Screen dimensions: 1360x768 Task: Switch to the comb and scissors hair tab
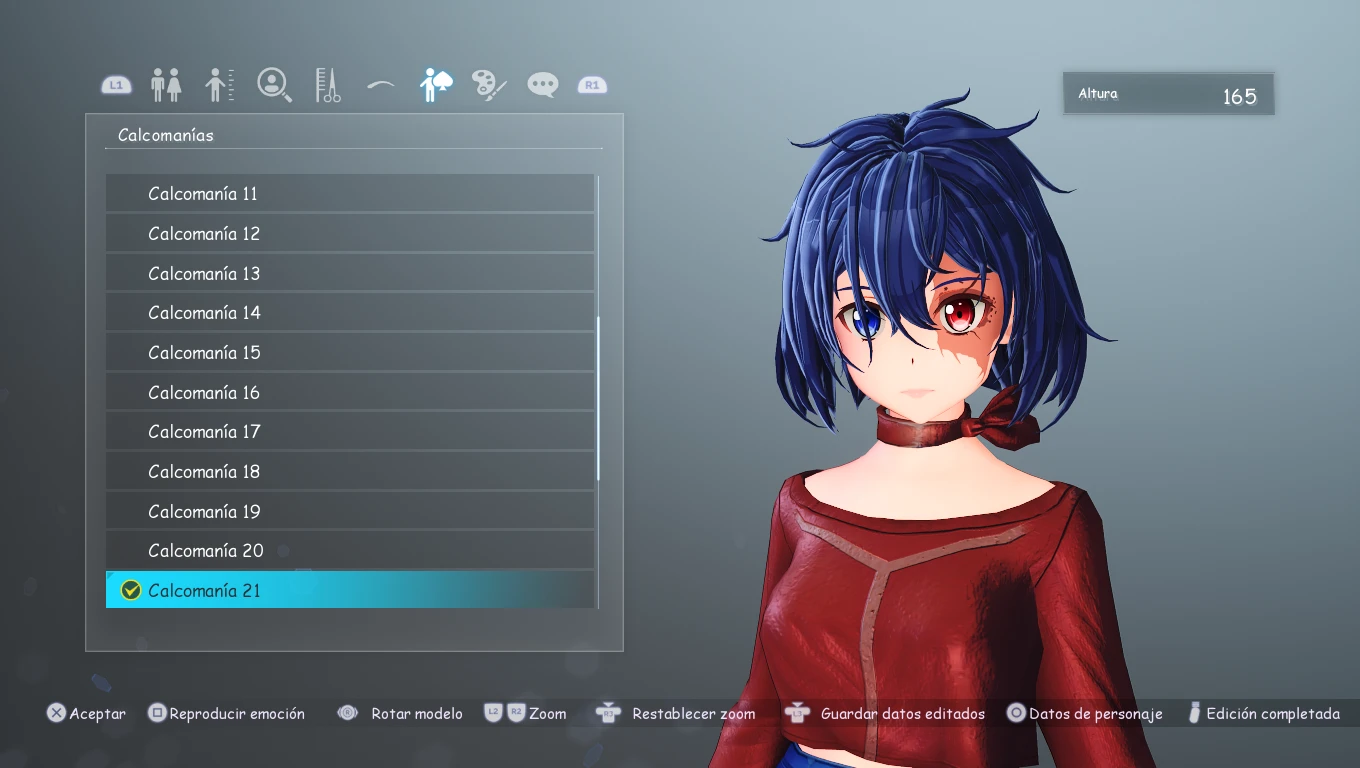(x=328, y=85)
